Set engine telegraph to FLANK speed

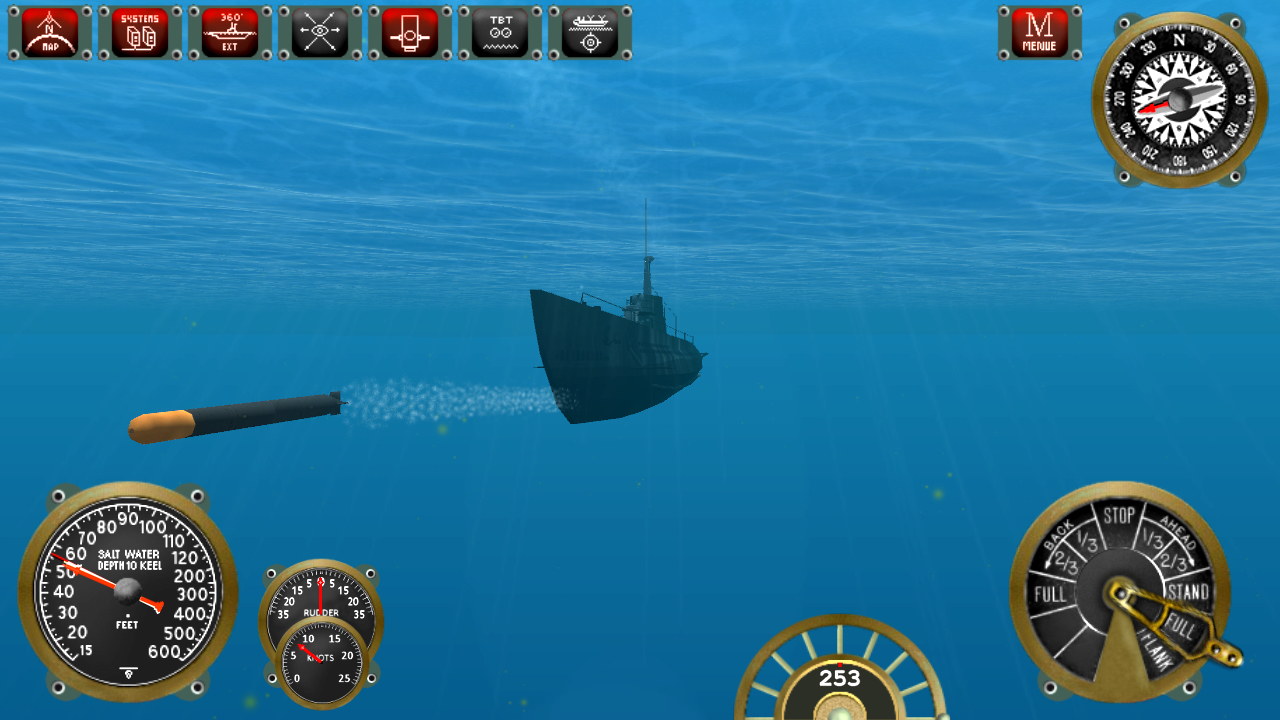pyautogui.click(x=1158, y=651)
